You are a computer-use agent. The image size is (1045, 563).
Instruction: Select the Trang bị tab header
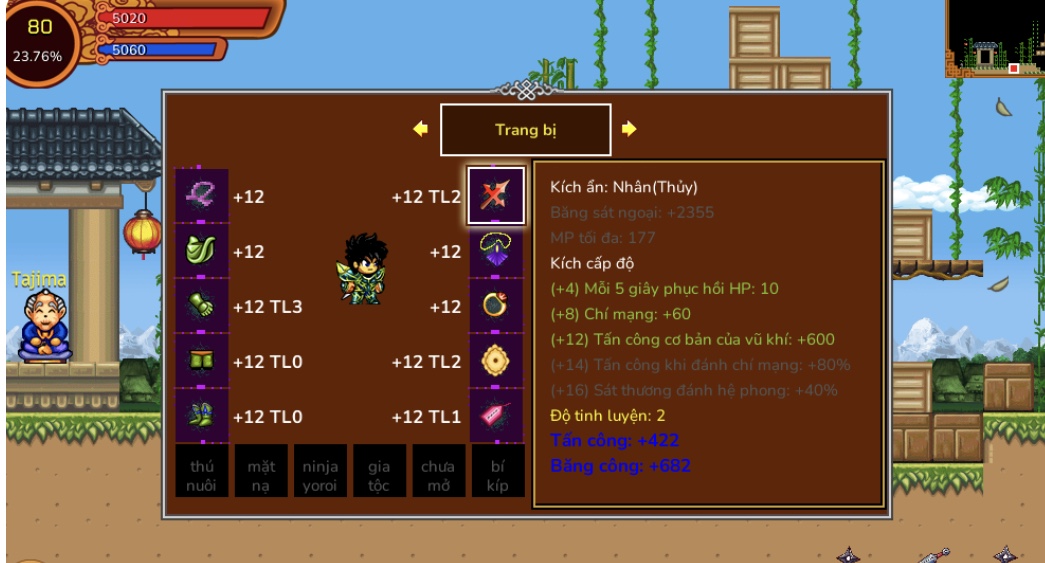(525, 130)
